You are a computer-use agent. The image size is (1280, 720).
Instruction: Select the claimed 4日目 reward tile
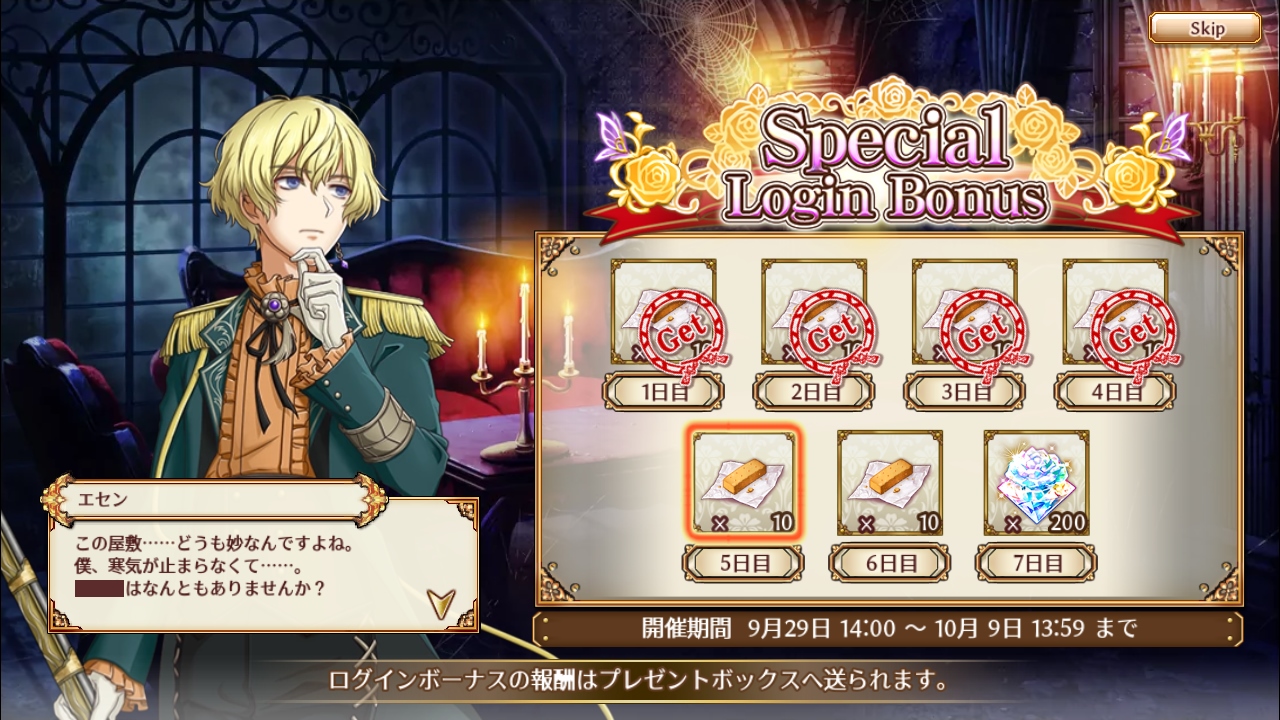[x=1115, y=312]
